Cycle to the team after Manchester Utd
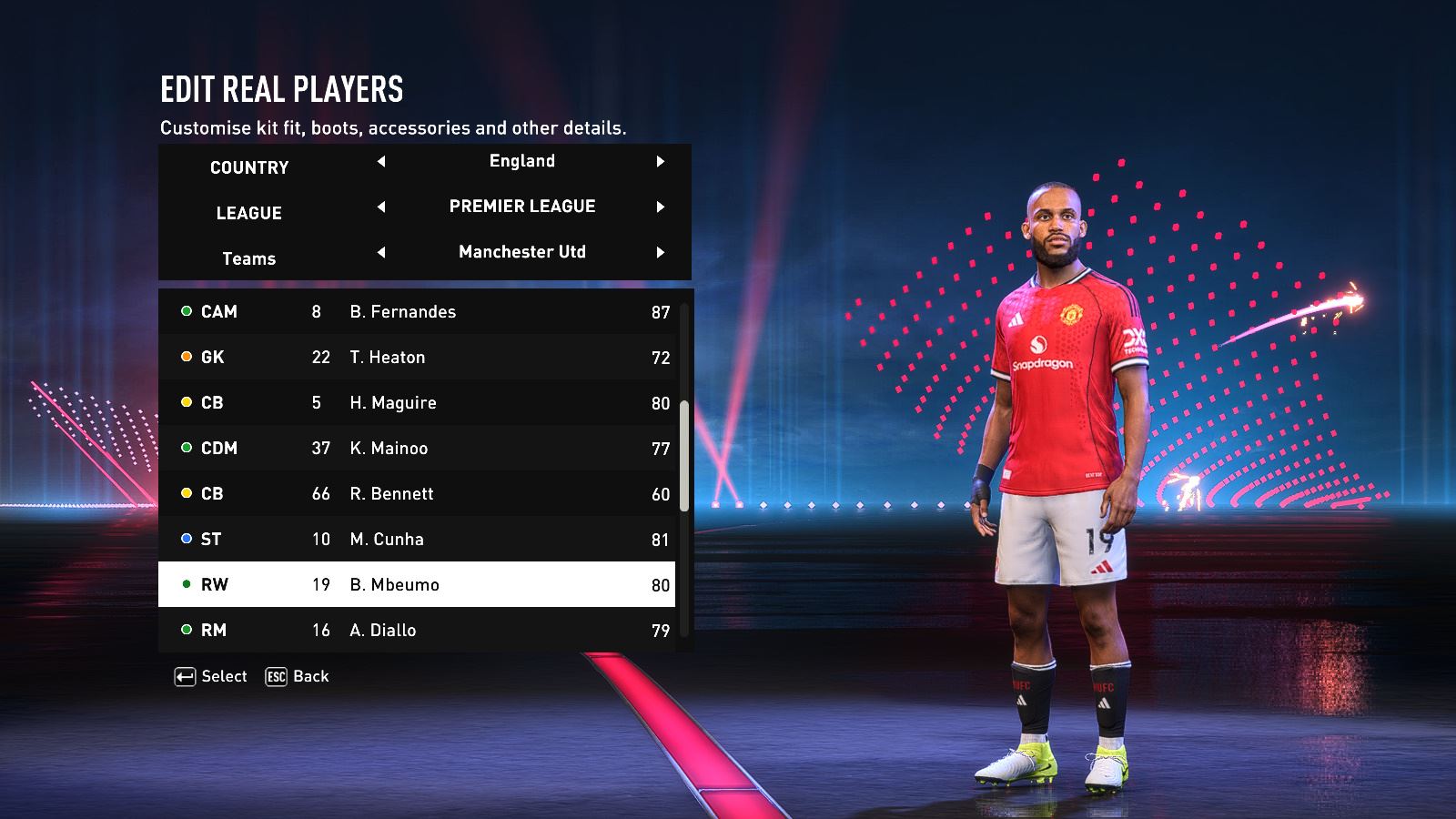Viewport: 1456px width, 819px height. click(x=661, y=252)
